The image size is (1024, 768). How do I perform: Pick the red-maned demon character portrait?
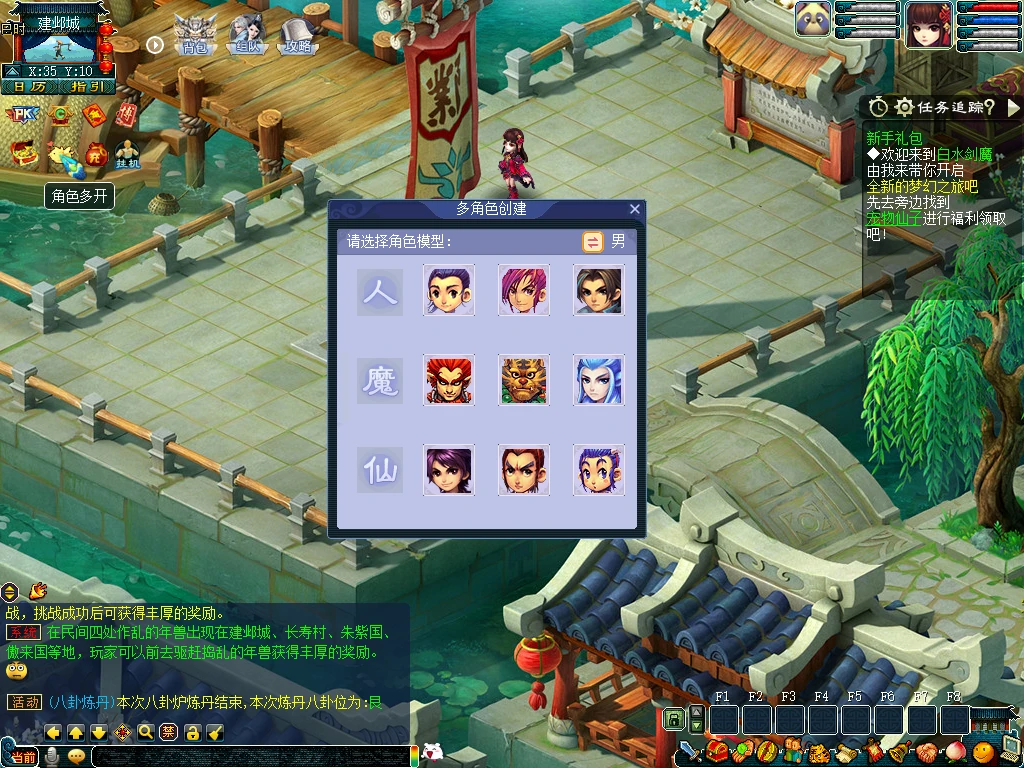click(x=449, y=380)
